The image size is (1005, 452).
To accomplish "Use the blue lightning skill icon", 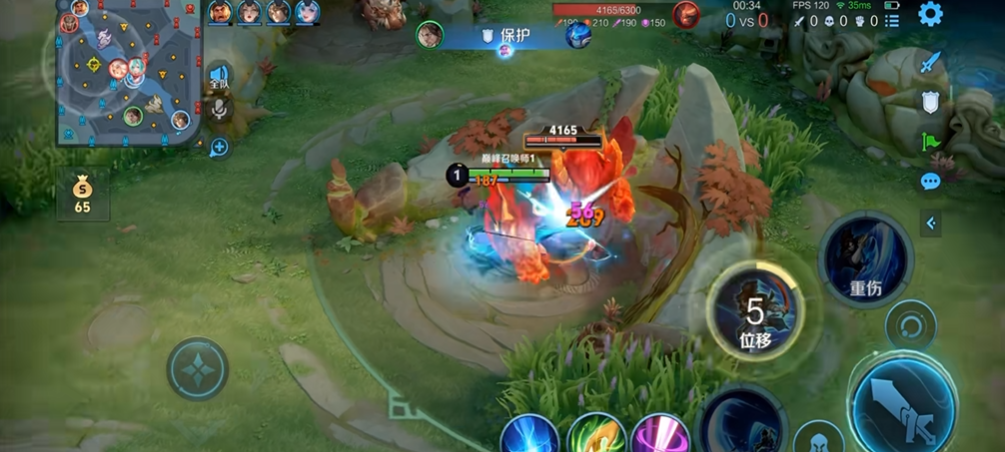I will pos(529,436).
